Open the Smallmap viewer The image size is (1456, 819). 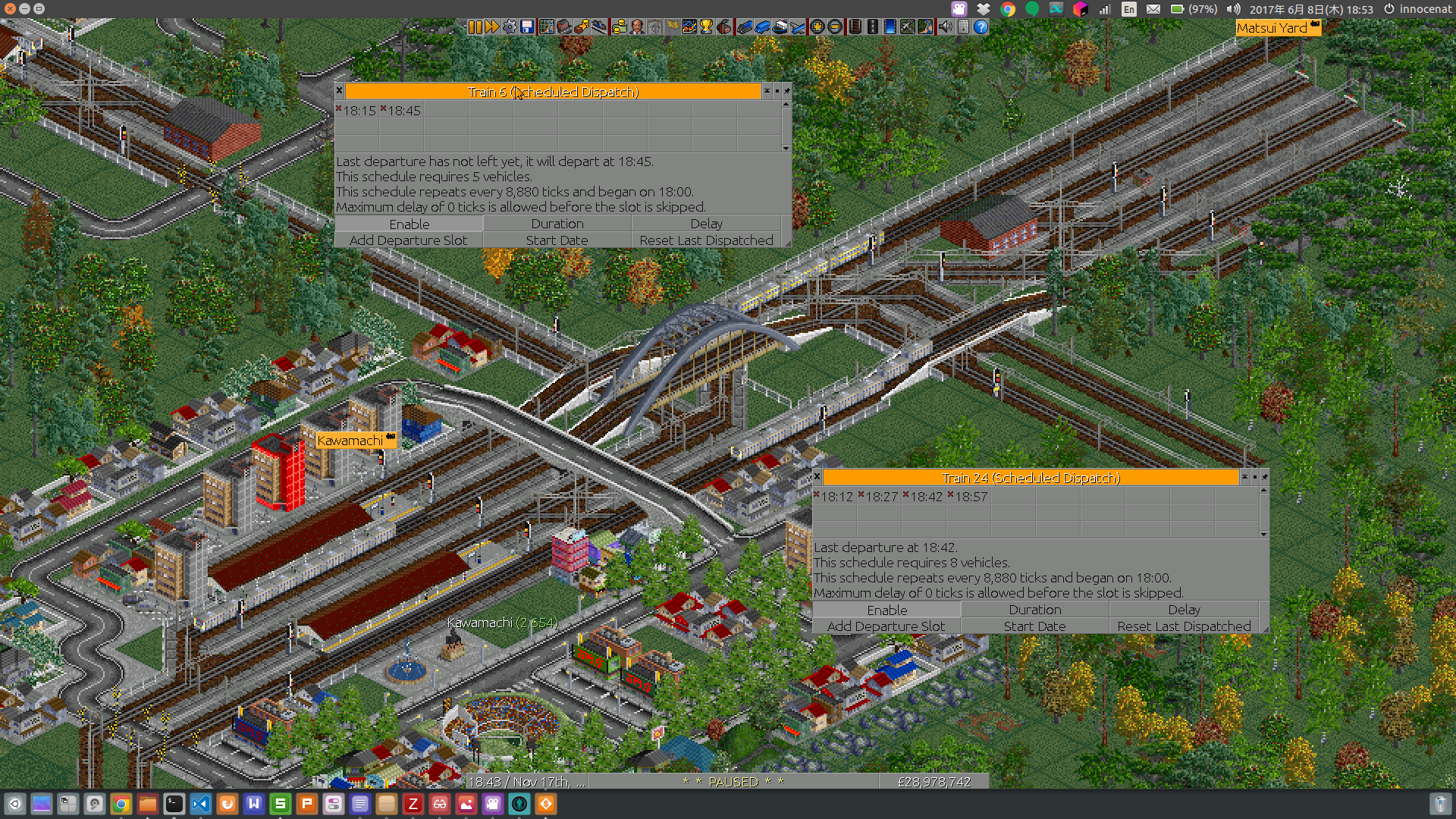[x=546, y=27]
